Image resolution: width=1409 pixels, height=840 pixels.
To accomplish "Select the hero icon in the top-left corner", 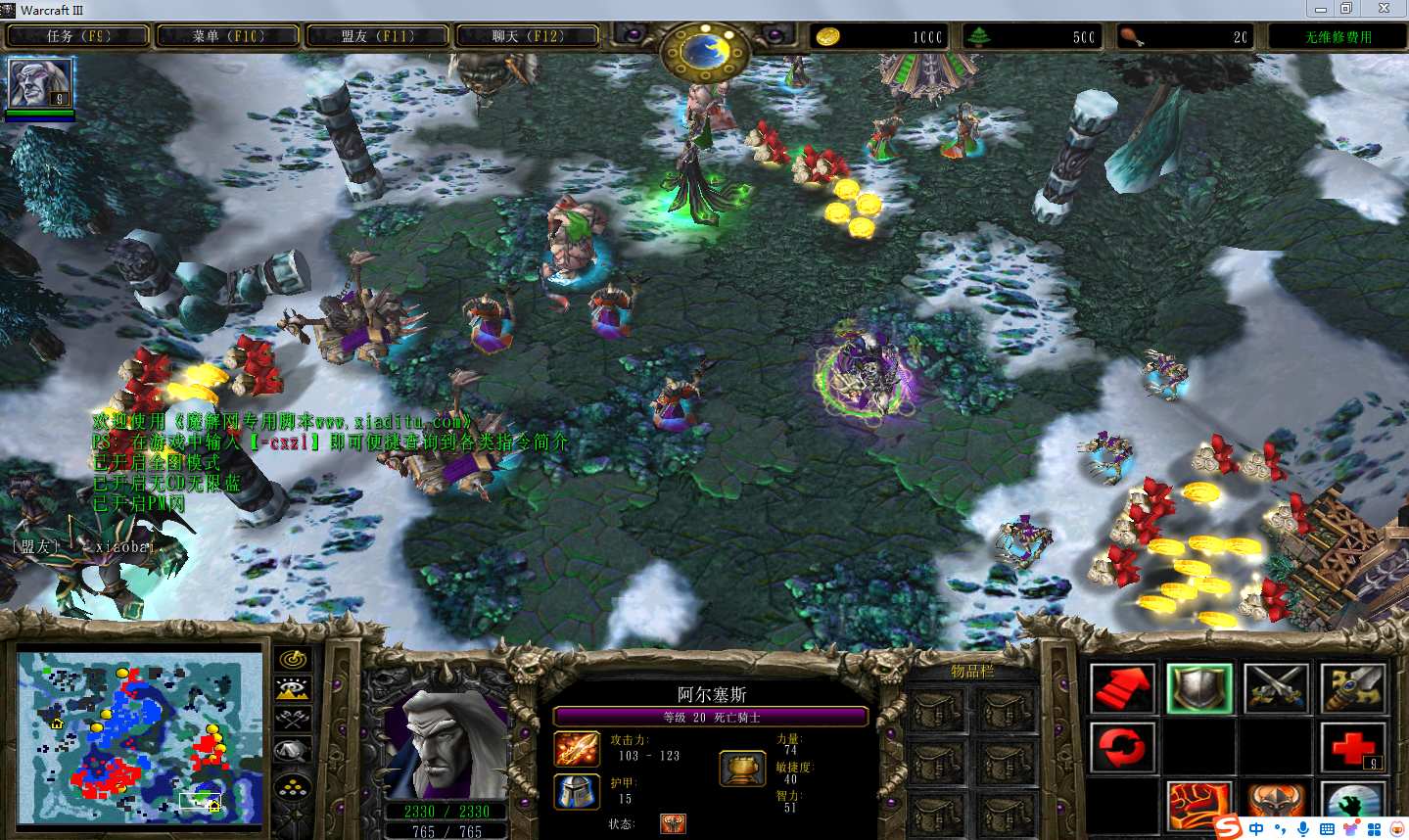I will (40, 84).
